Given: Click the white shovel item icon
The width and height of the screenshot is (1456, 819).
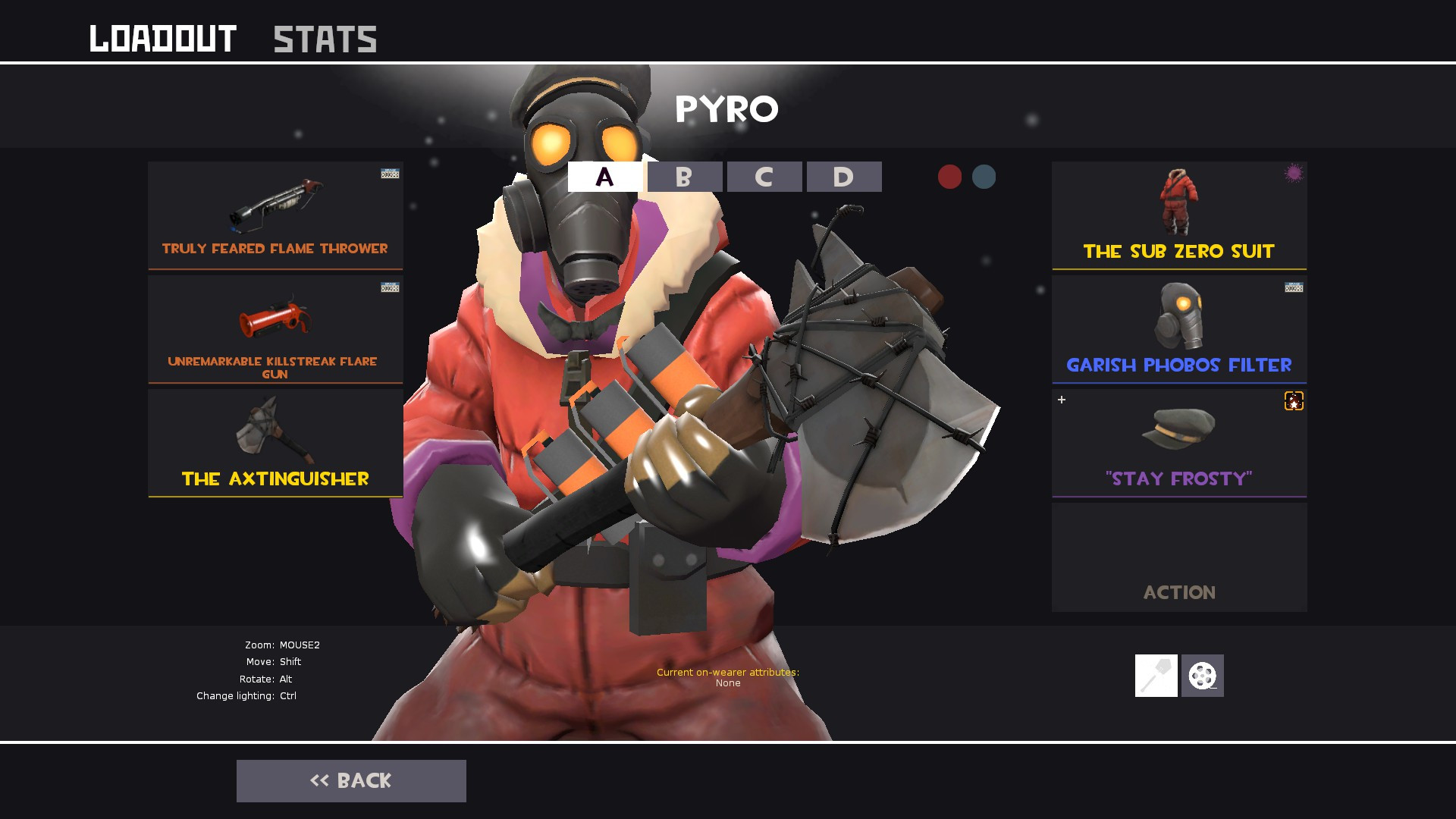Looking at the screenshot, I should click(x=1156, y=675).
